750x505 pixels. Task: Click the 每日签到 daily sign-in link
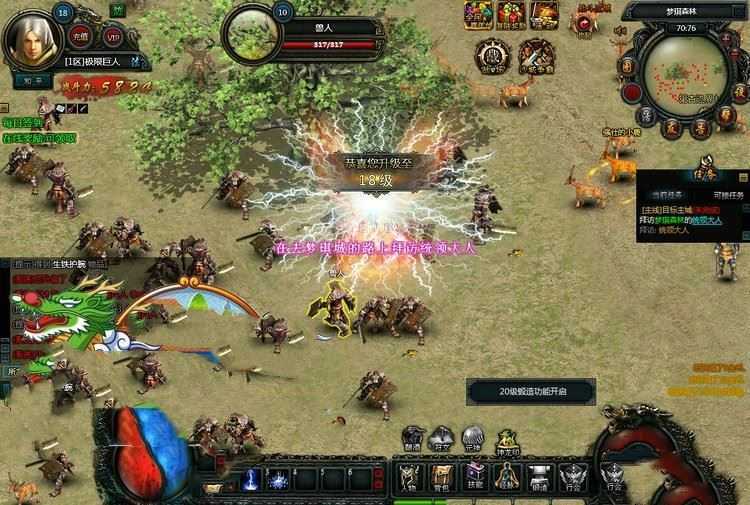[x=23, y=121]
